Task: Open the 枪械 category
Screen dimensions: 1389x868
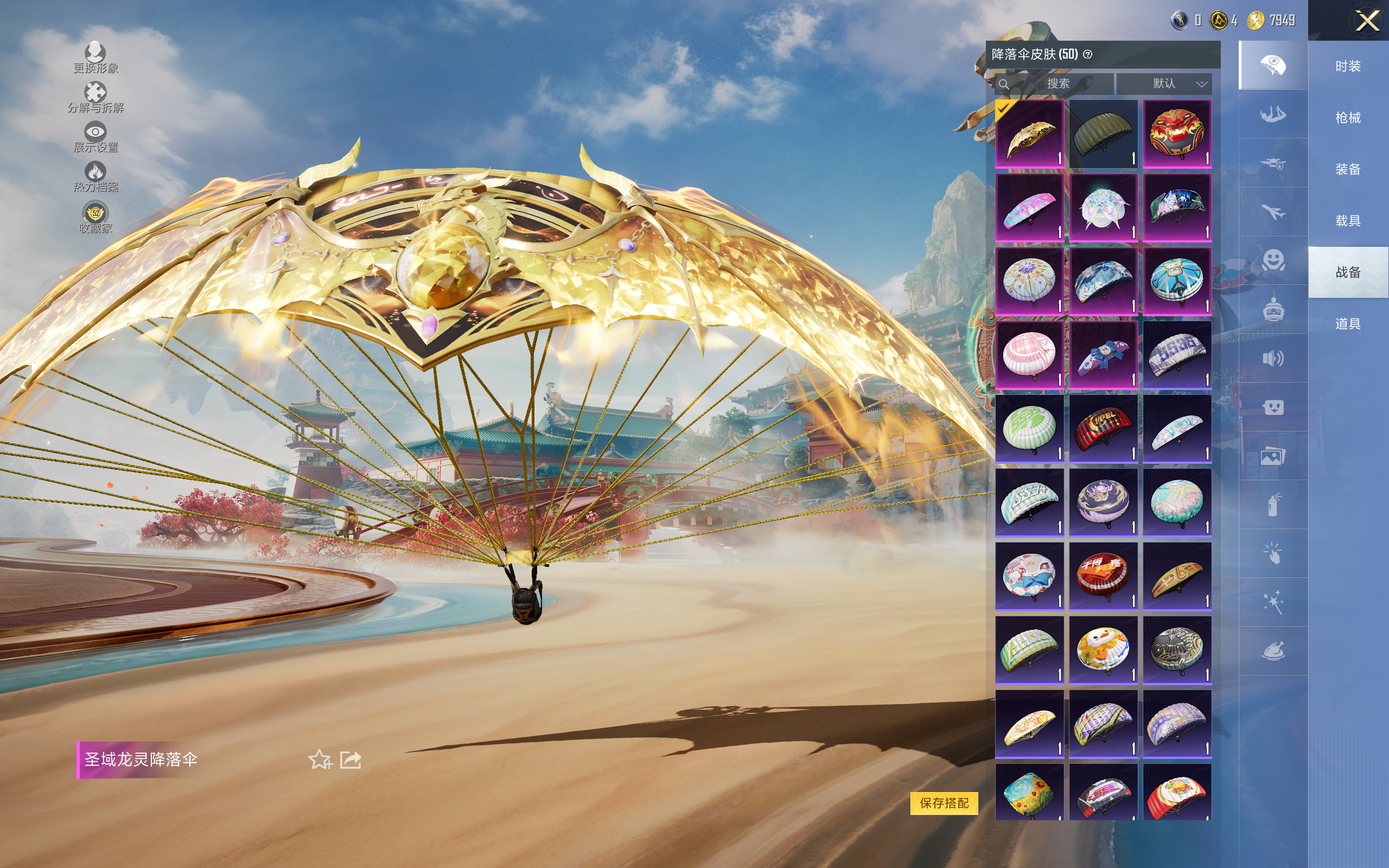Action: (1348, 118)
